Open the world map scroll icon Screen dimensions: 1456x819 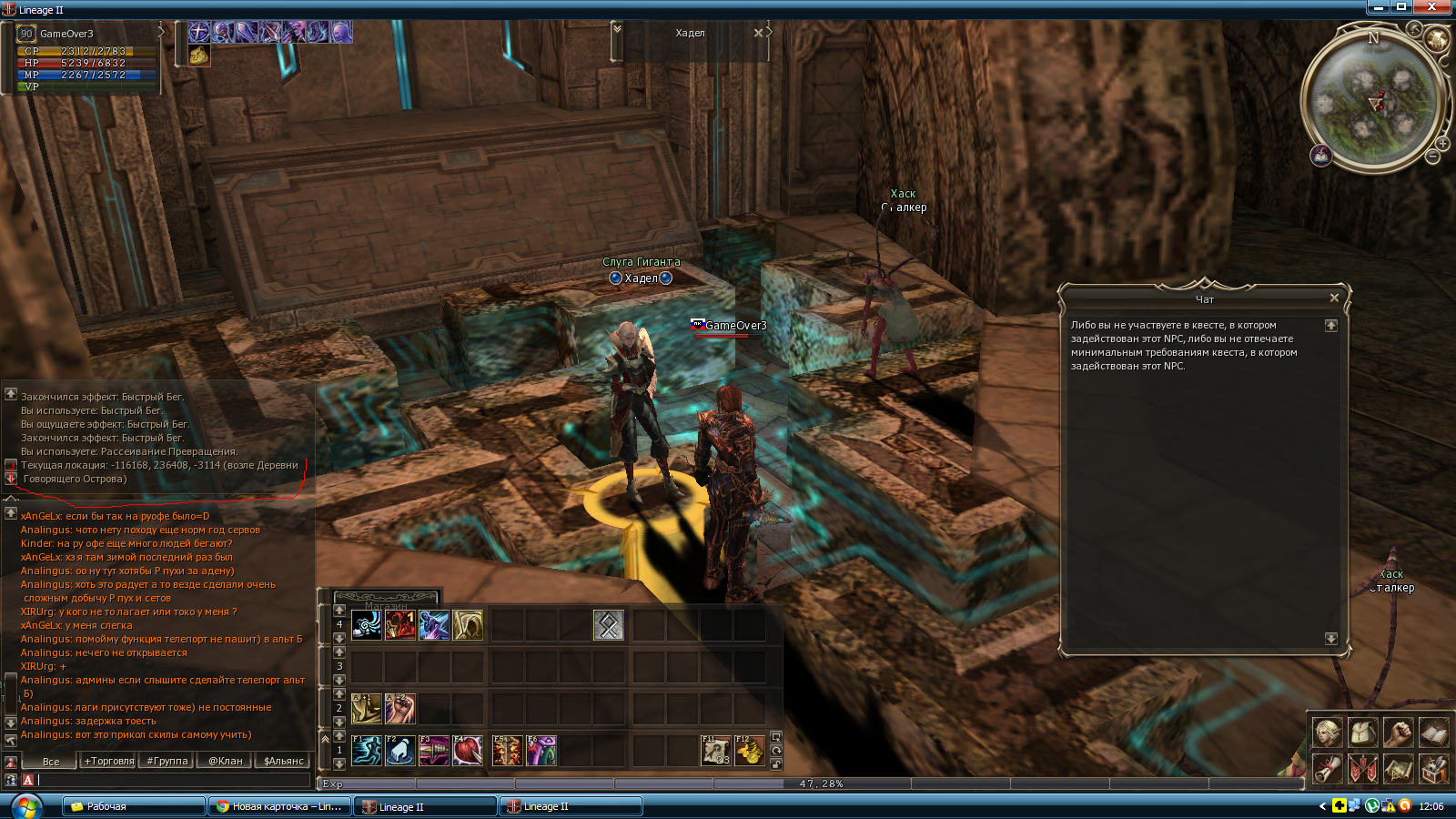pyautogui.click(x=1398, y=769)
